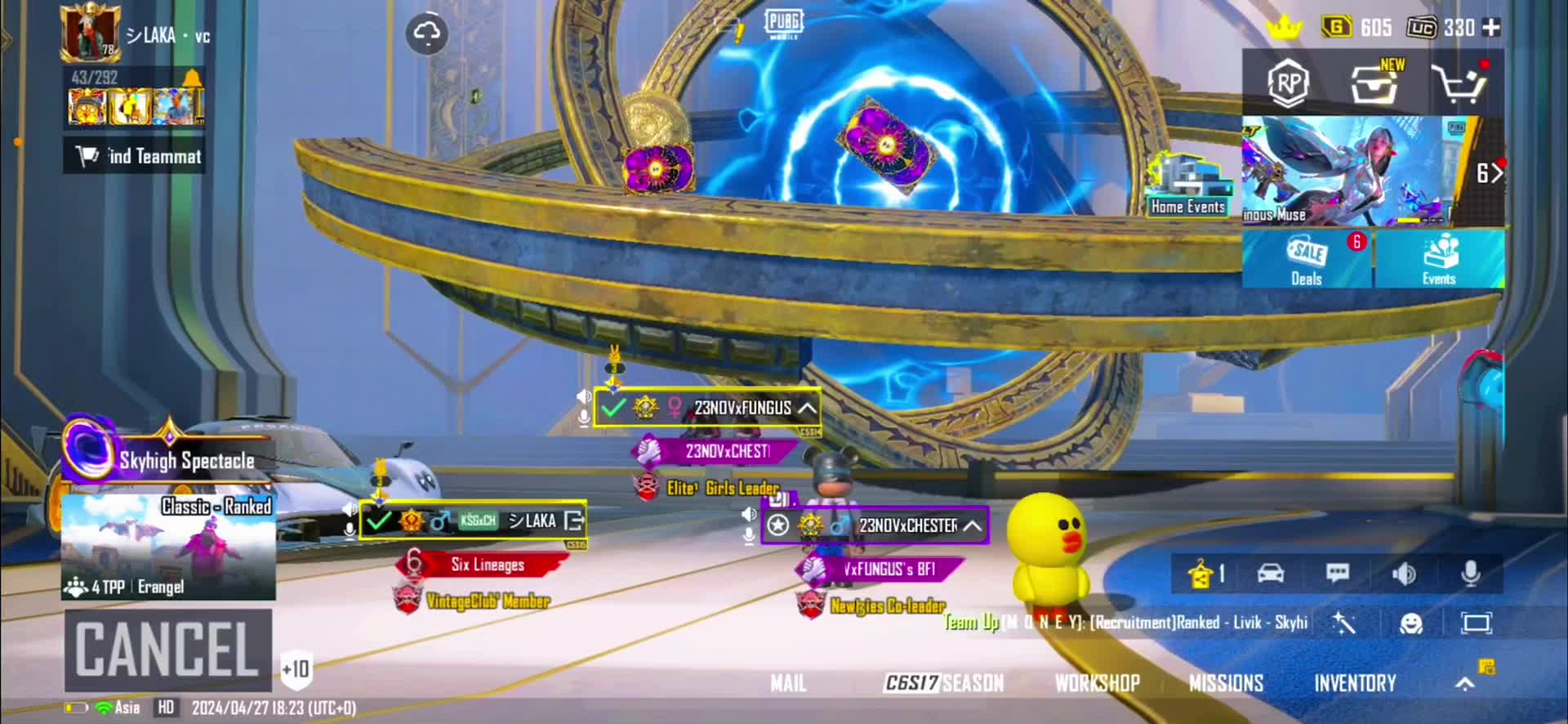
Task: Open the Find Teammate panel
Action: (136, 155)
